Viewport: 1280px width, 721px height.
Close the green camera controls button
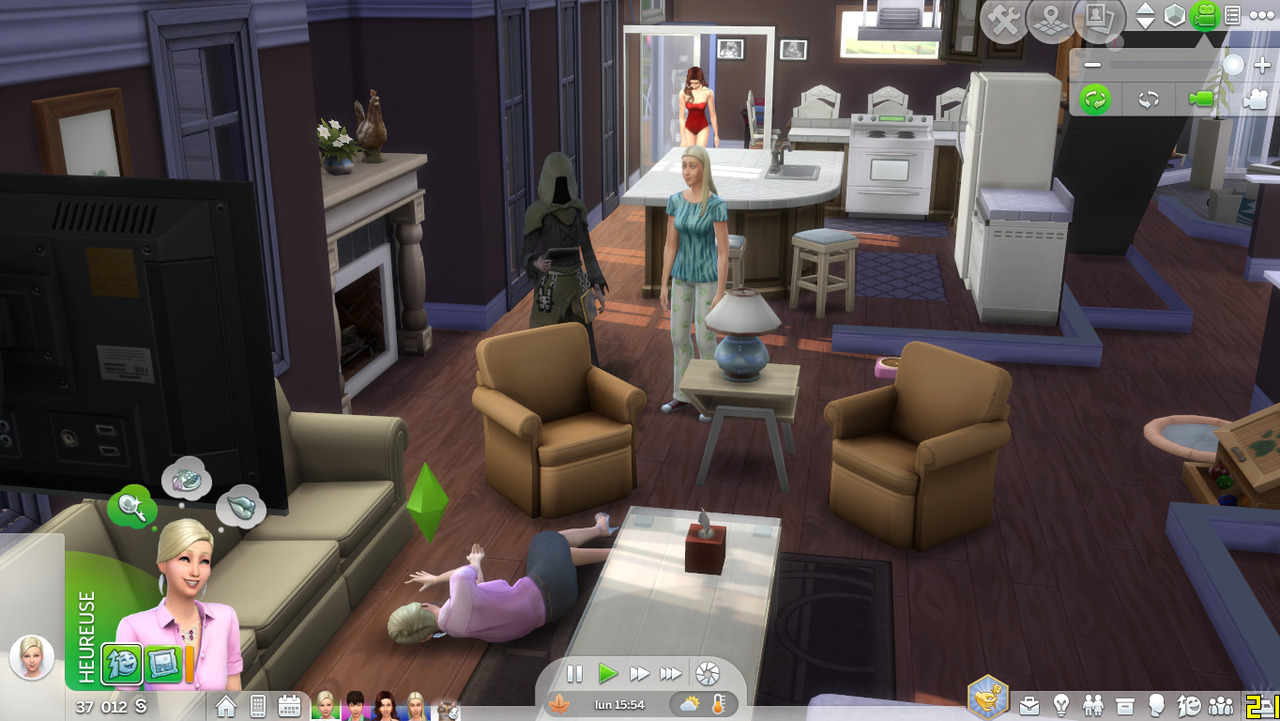(1204, 16)
